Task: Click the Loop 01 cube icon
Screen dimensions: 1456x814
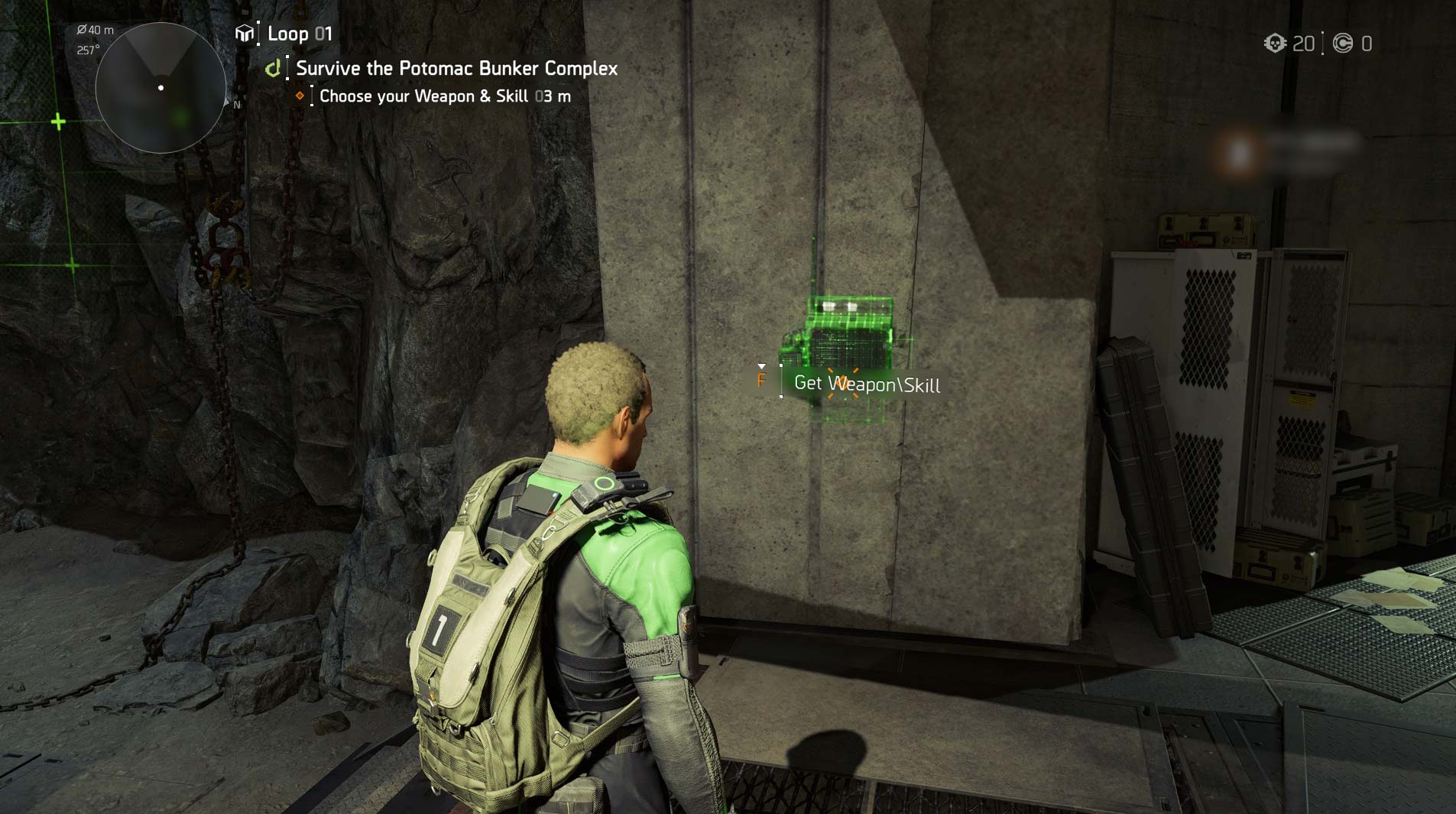Action: click(245, 33)
